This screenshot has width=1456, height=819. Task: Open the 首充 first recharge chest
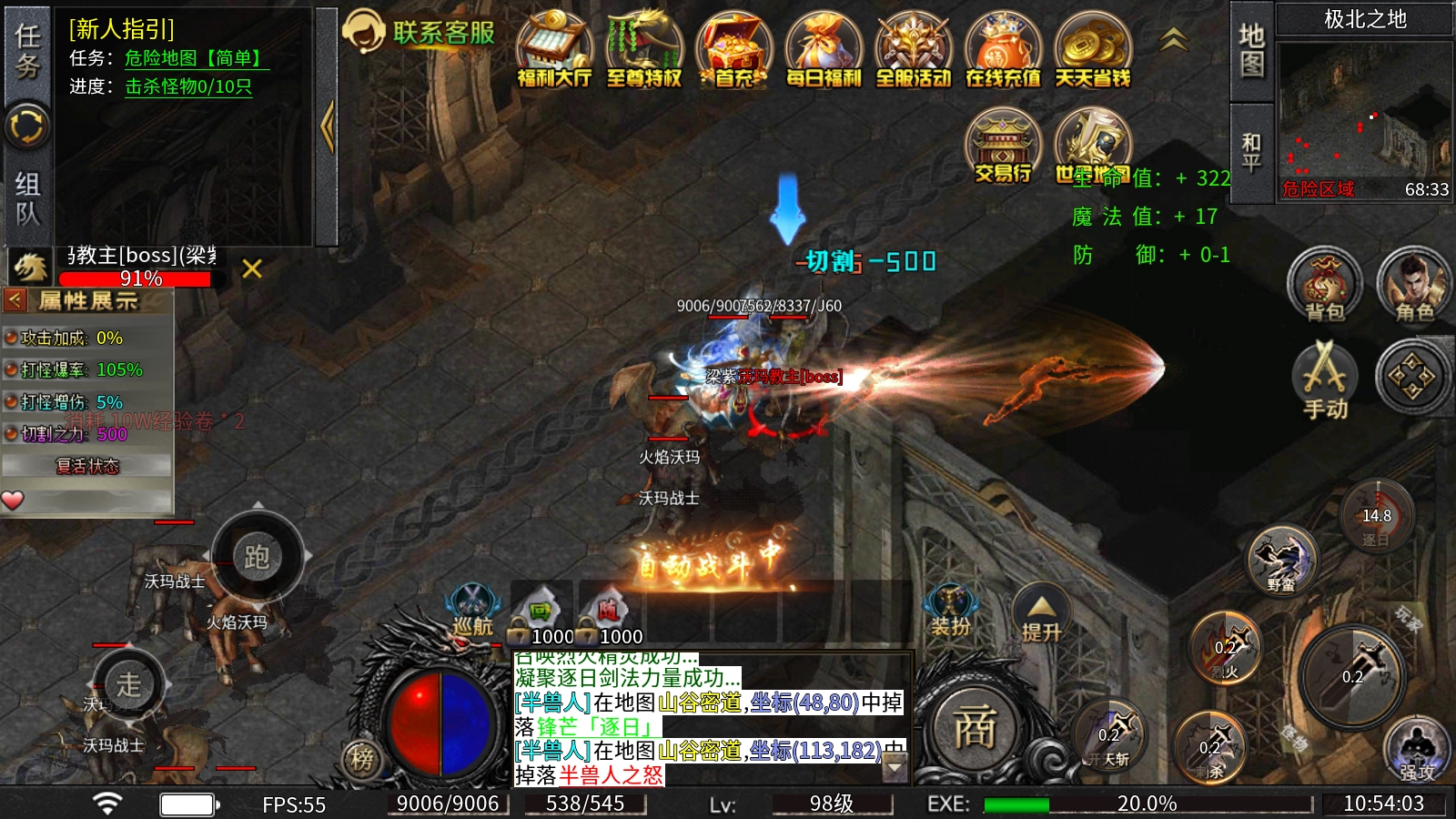click(733, 50)
